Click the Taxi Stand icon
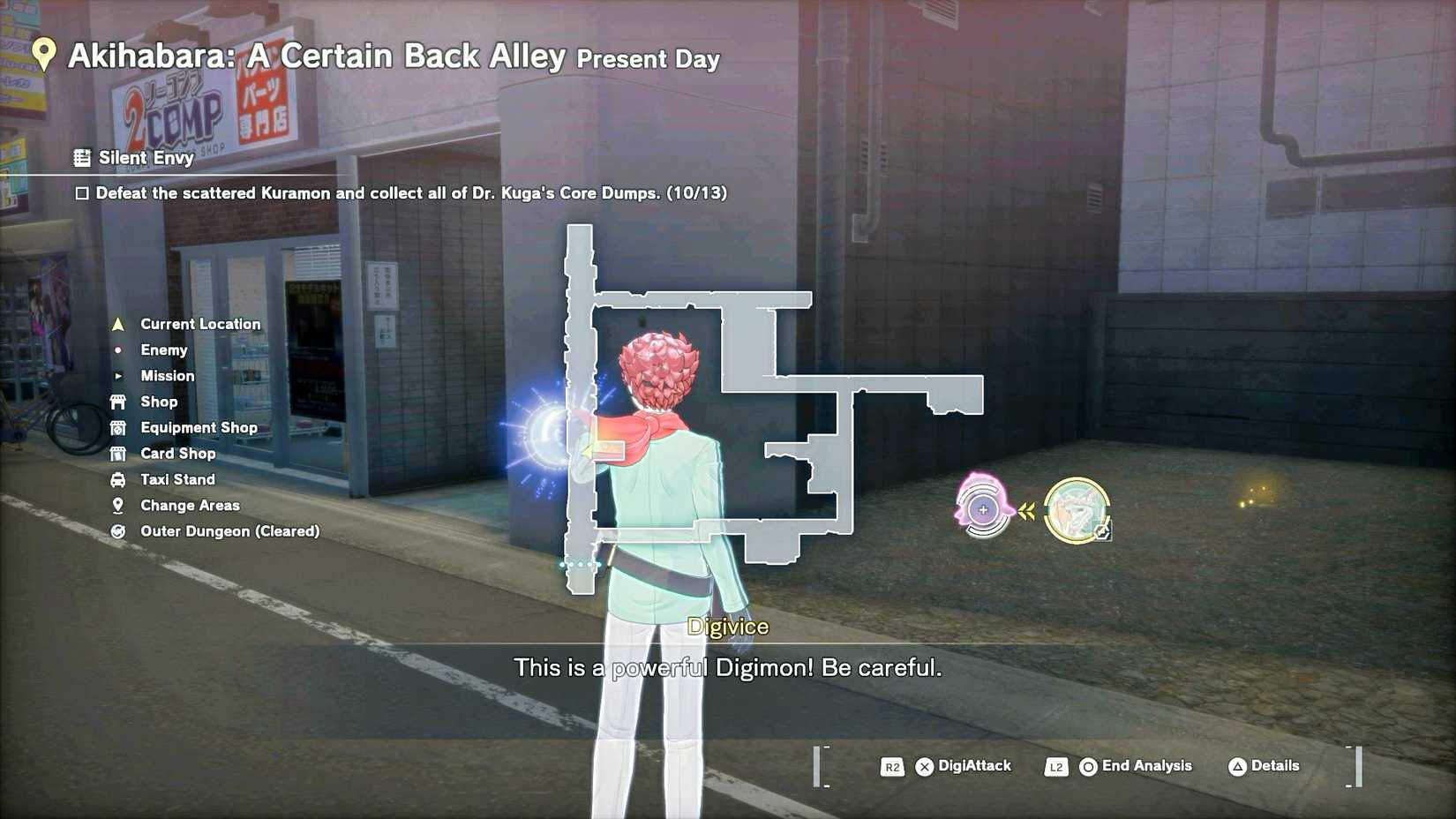The image size is (1456, 819). click(x=119, y=479)
